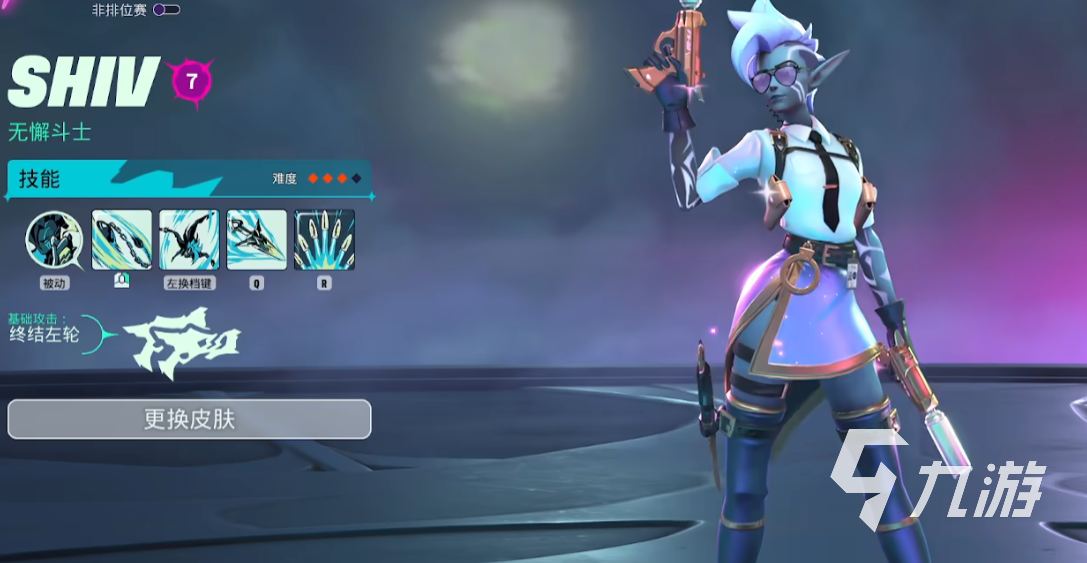View the chained blades skill icon
Screen dimensions: 1087x563
[122, 240]
